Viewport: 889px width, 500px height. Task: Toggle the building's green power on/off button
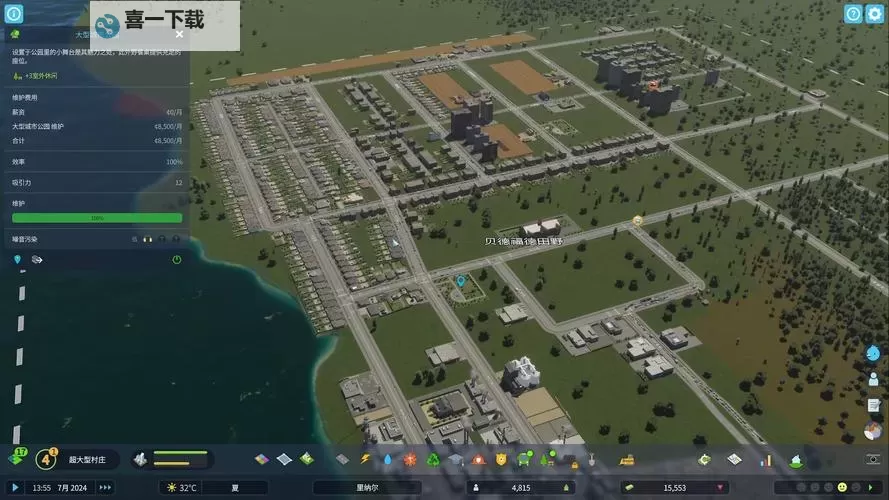177,260
